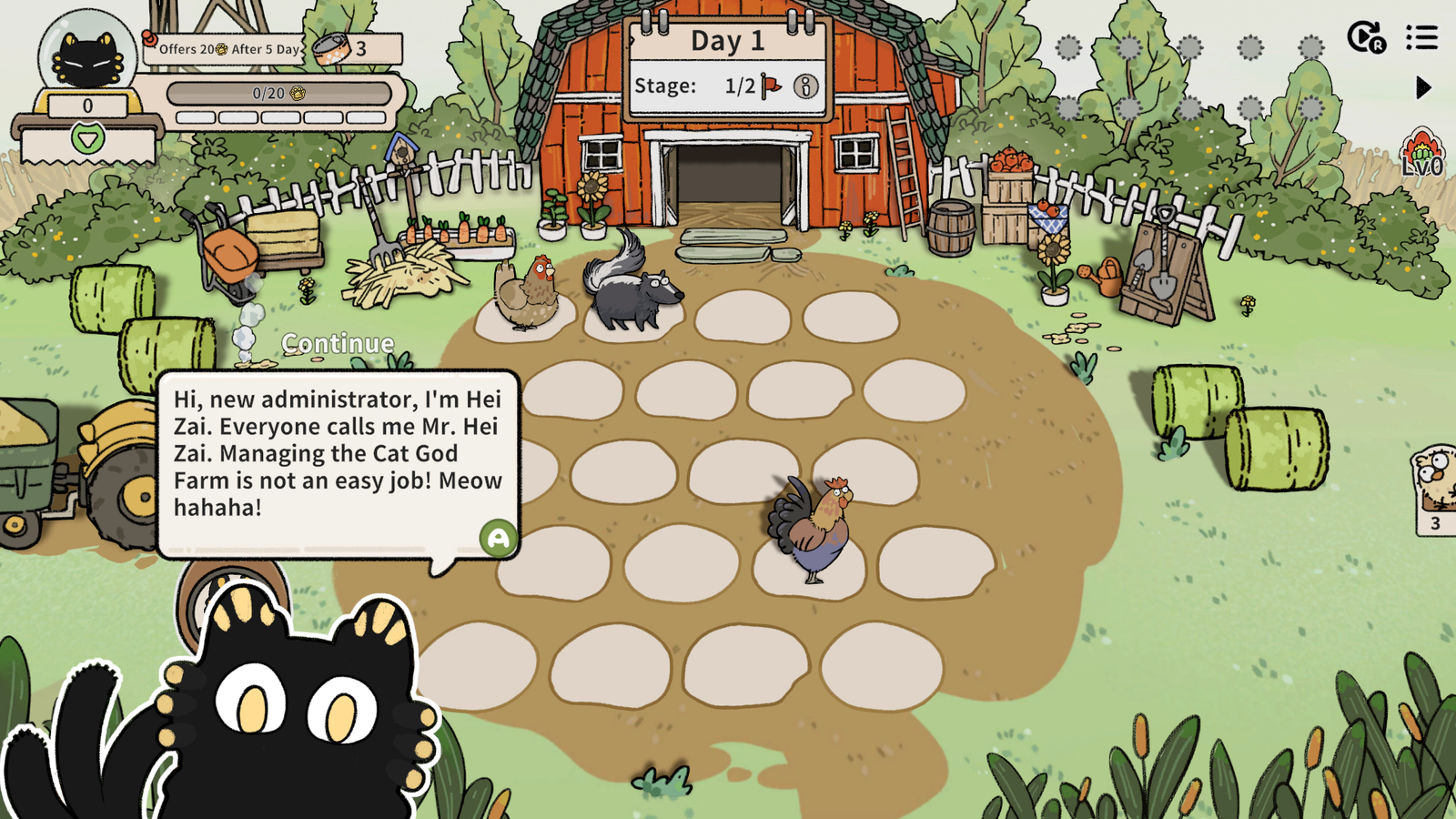Open the list menu icon
Image resolution: width=1456 pixels, height=819 pixels.
pyautogui.click(x=1421, y=38)
